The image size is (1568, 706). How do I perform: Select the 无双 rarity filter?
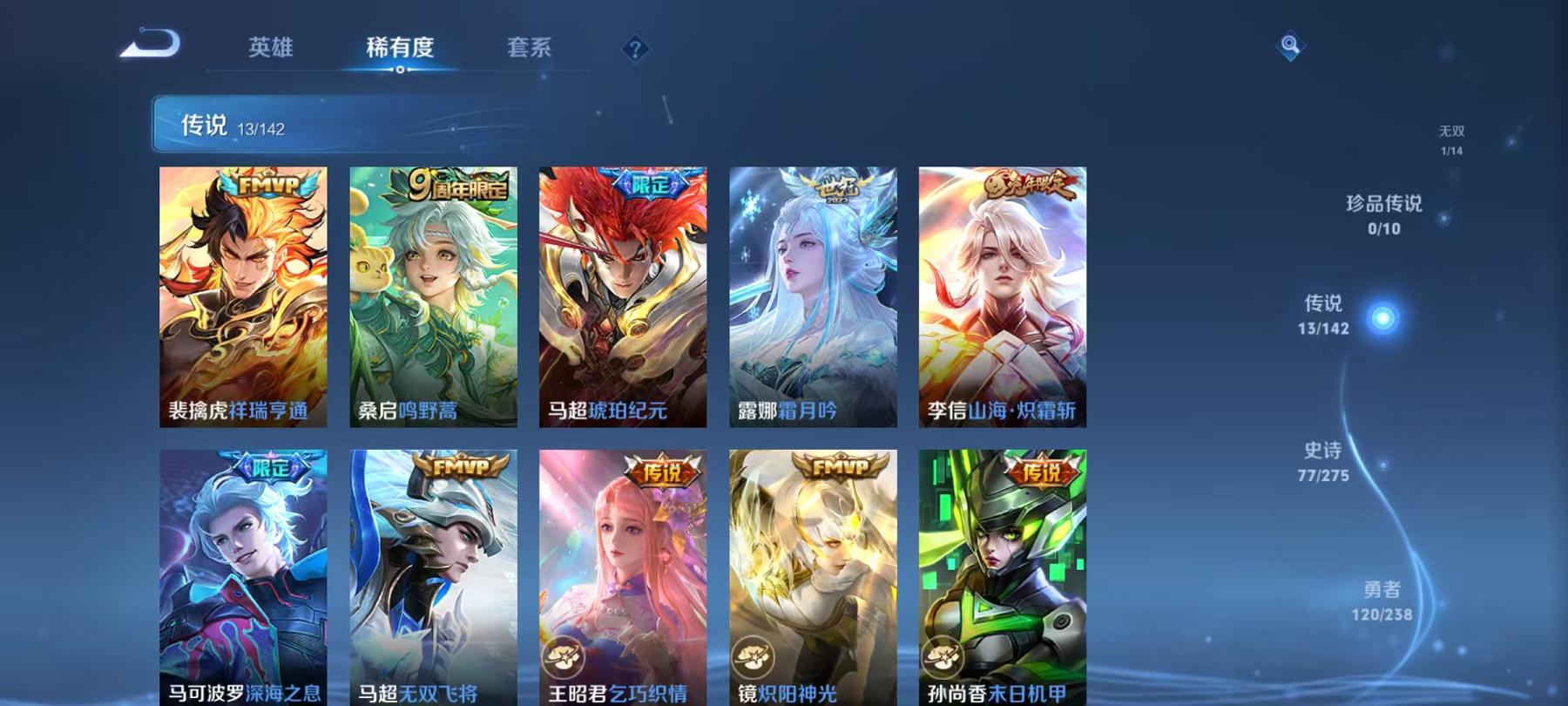pyautogui.click(x=1451, y=139)
